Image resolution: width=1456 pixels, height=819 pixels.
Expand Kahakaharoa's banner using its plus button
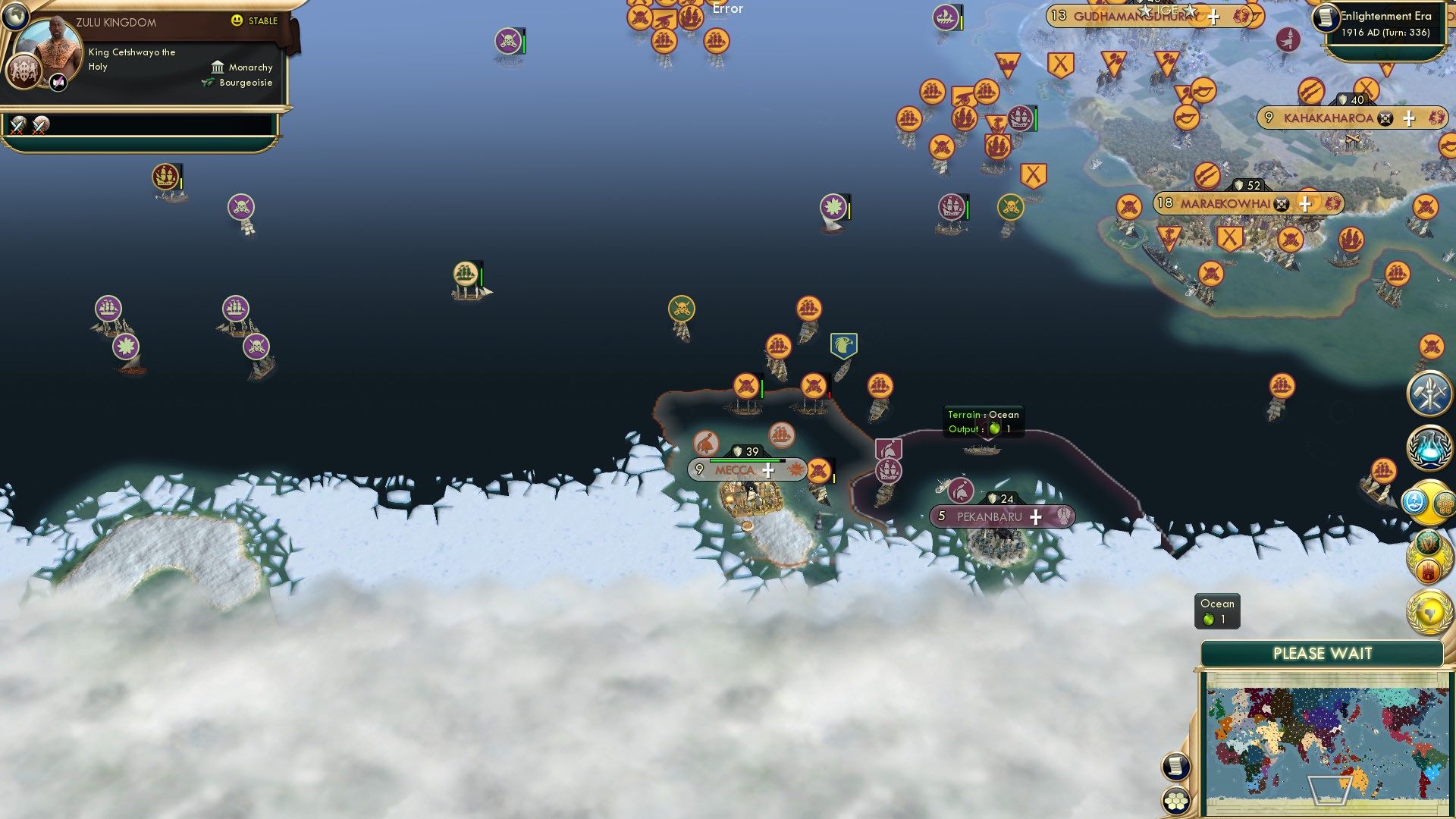(1409, 118)
